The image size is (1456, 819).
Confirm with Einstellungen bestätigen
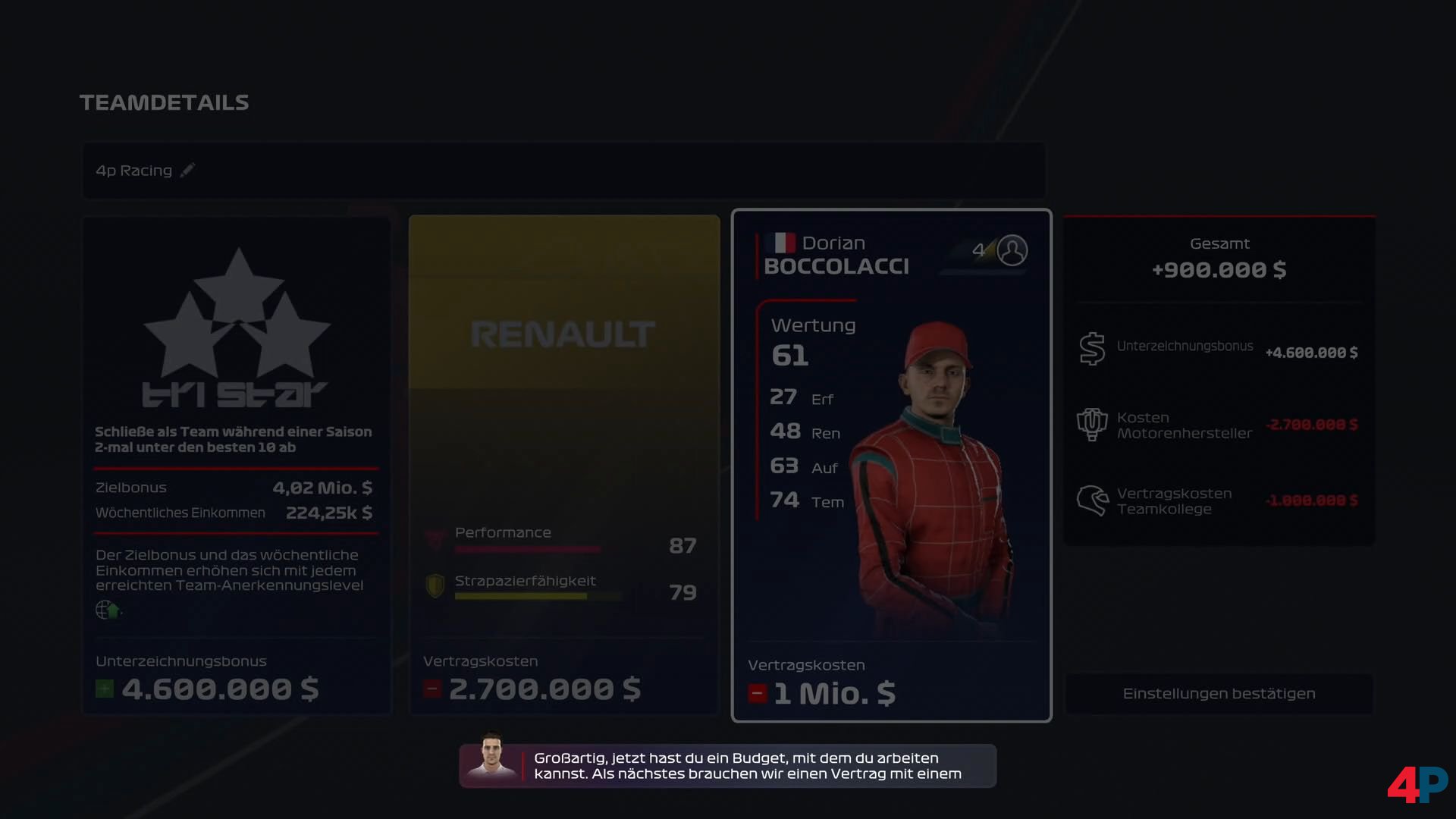click(x=1219, y=694)
